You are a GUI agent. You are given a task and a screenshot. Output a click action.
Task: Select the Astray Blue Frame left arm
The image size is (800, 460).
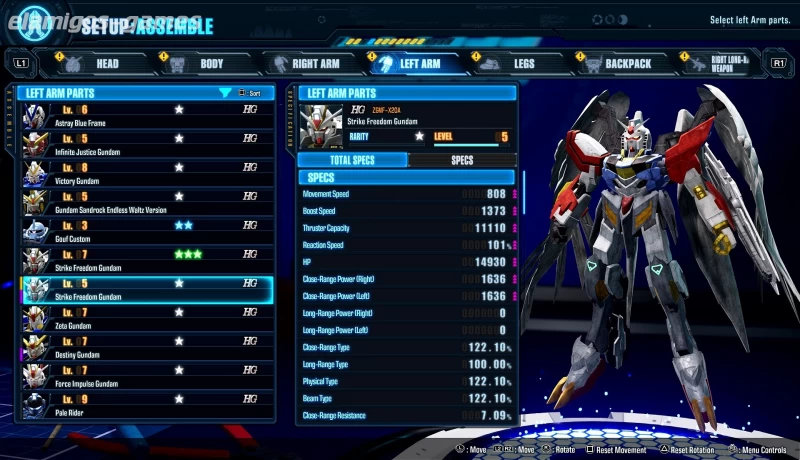click(145, 115)
